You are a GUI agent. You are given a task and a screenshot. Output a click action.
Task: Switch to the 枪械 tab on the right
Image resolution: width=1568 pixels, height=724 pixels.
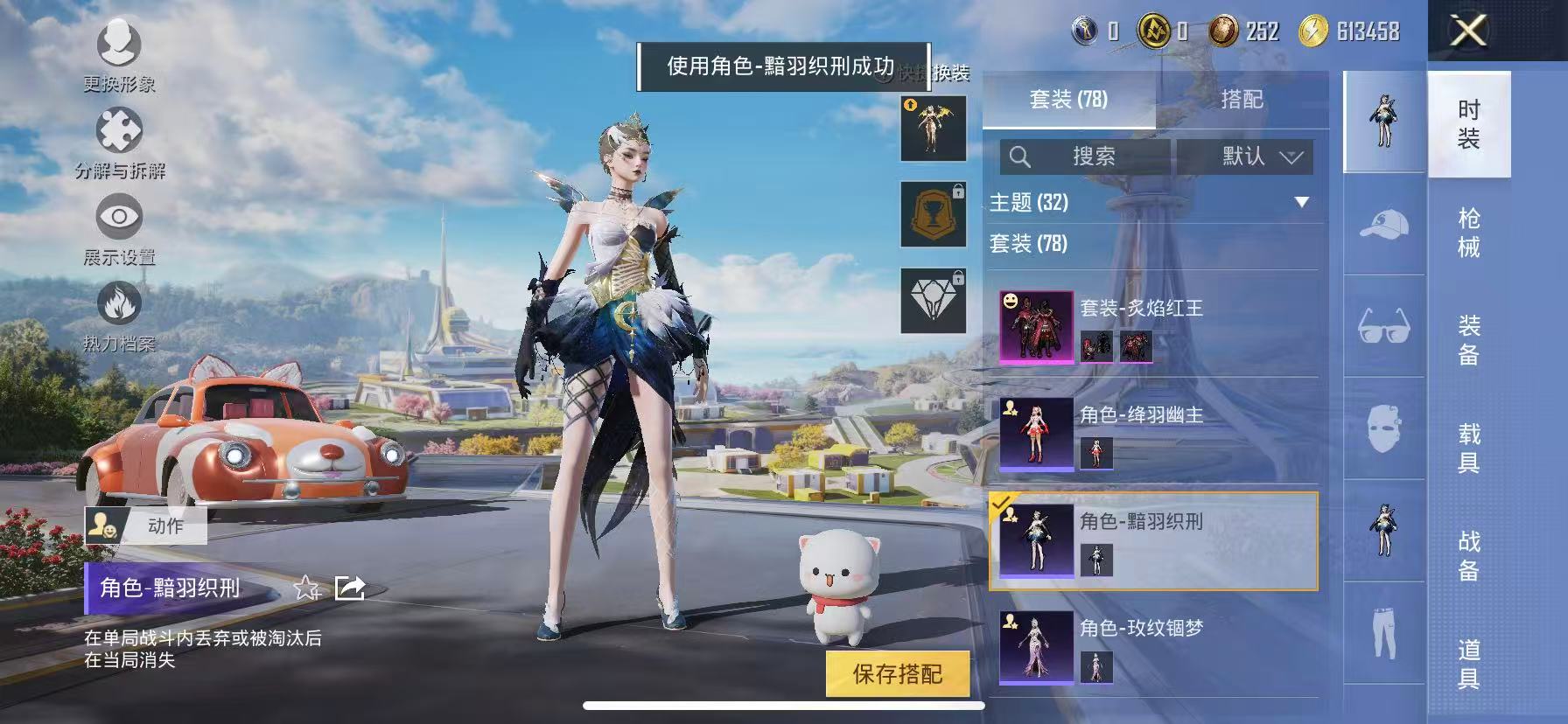click(1470, 229)
